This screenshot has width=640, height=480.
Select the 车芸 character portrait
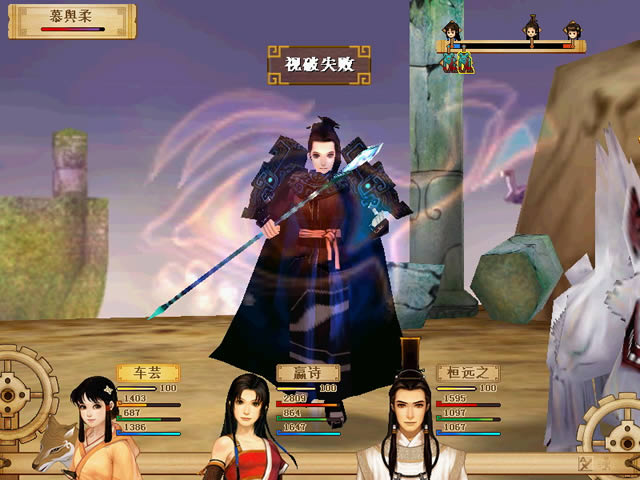tap(97, 427)
